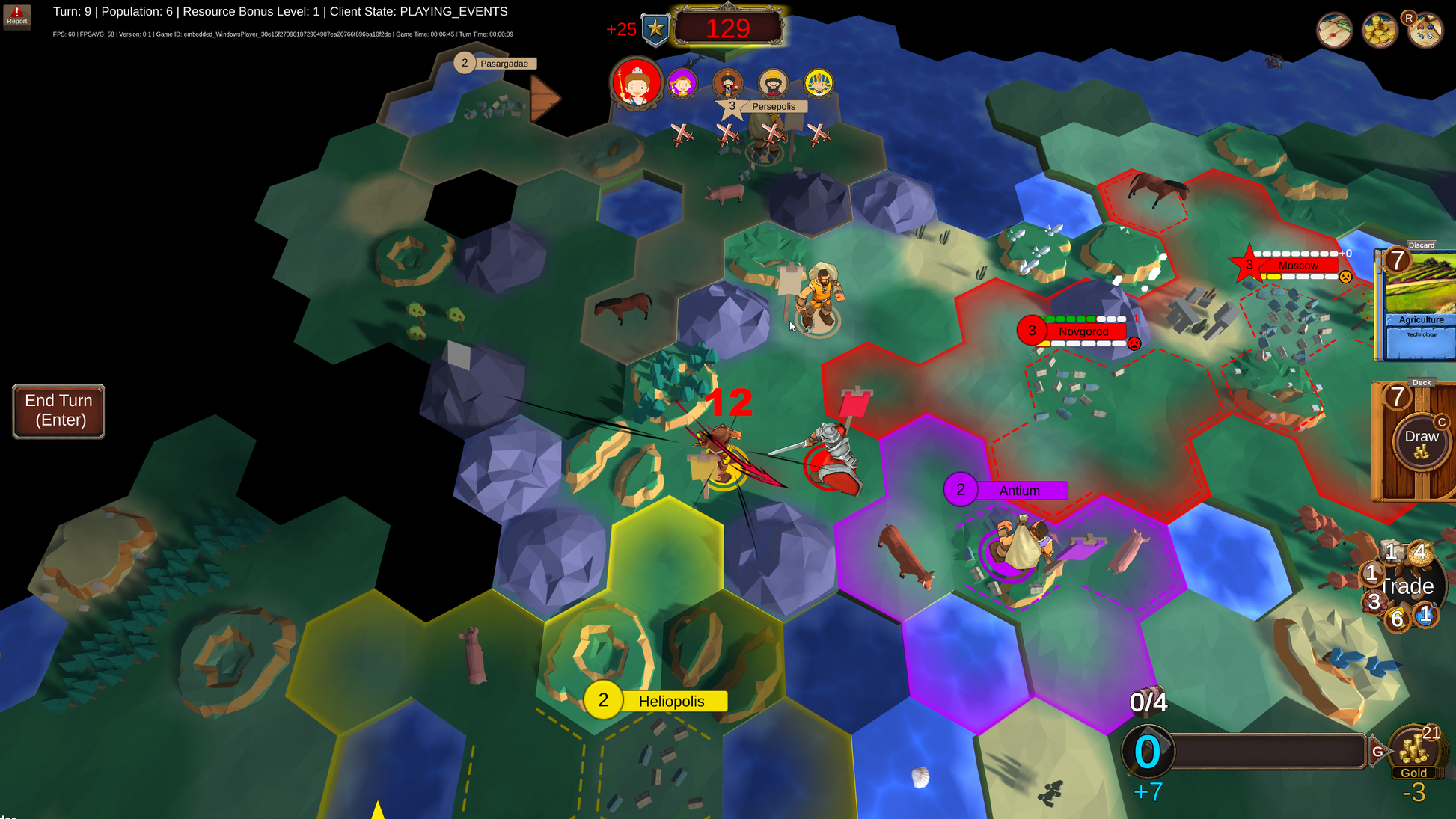The width and height of the screenshot is (1456, 819).
Task: Select the yellow pharaoh leader portrait
Action: pos(819,83)
